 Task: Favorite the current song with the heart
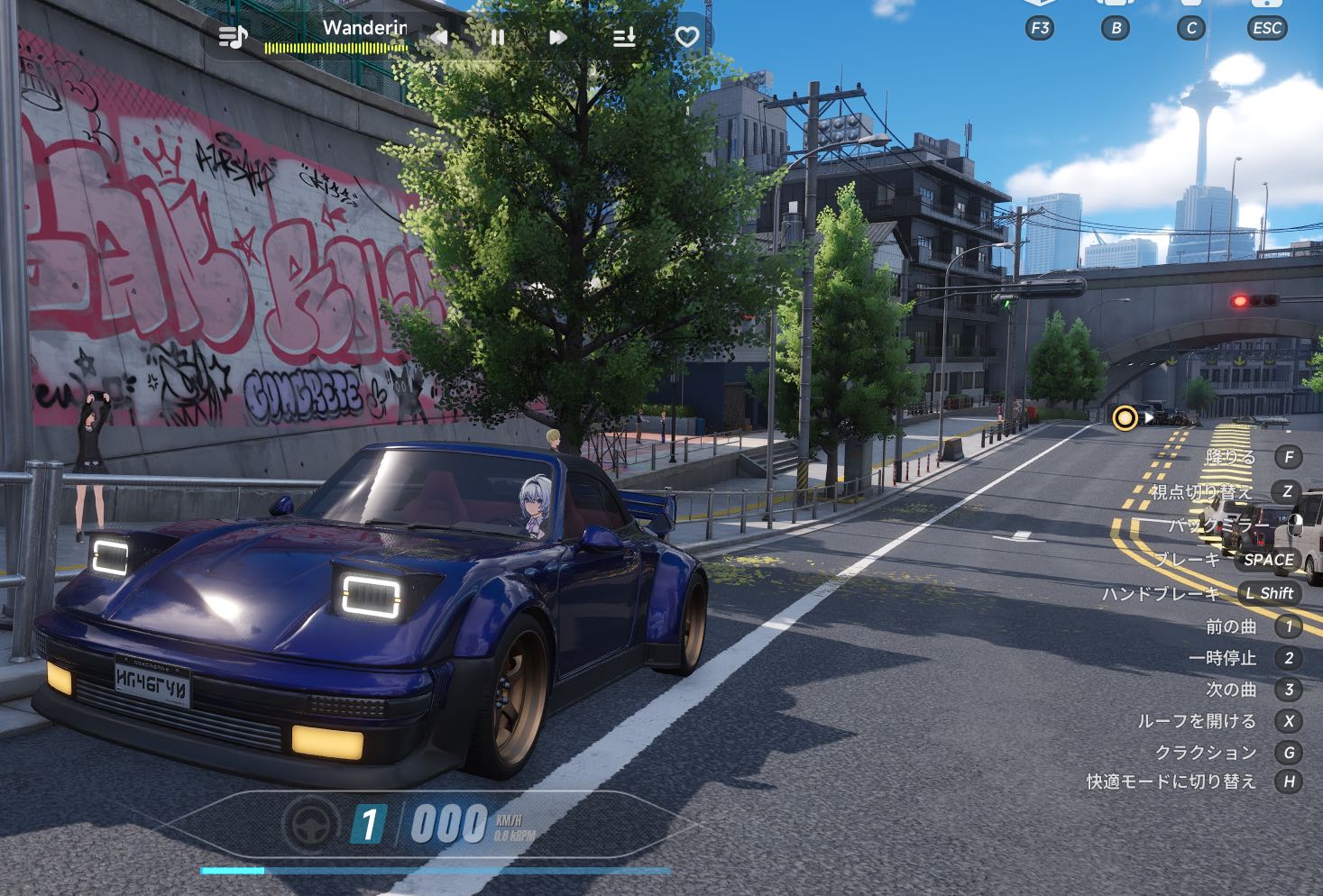tap(687, 38)
